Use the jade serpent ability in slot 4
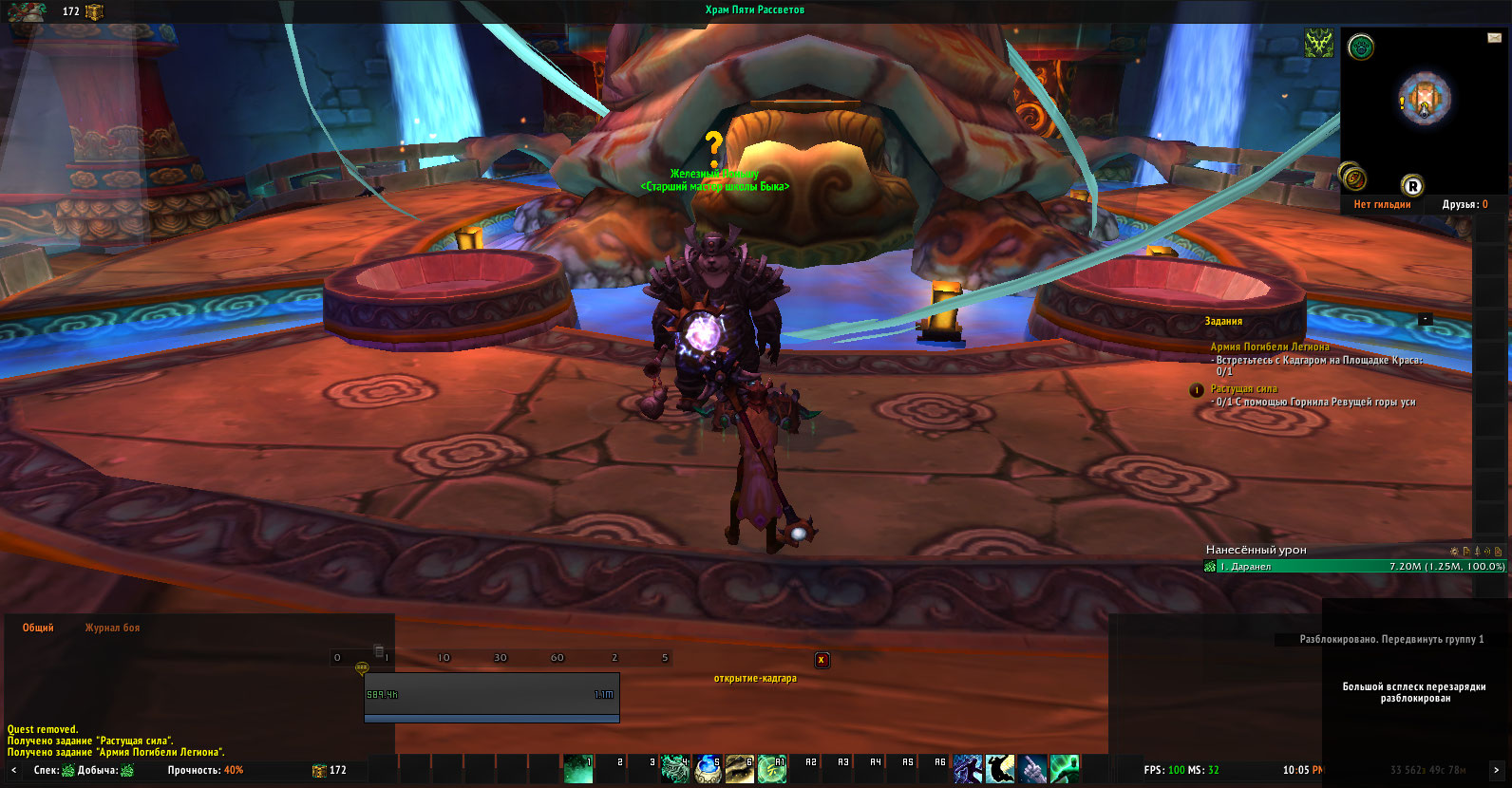 [674, 769]
